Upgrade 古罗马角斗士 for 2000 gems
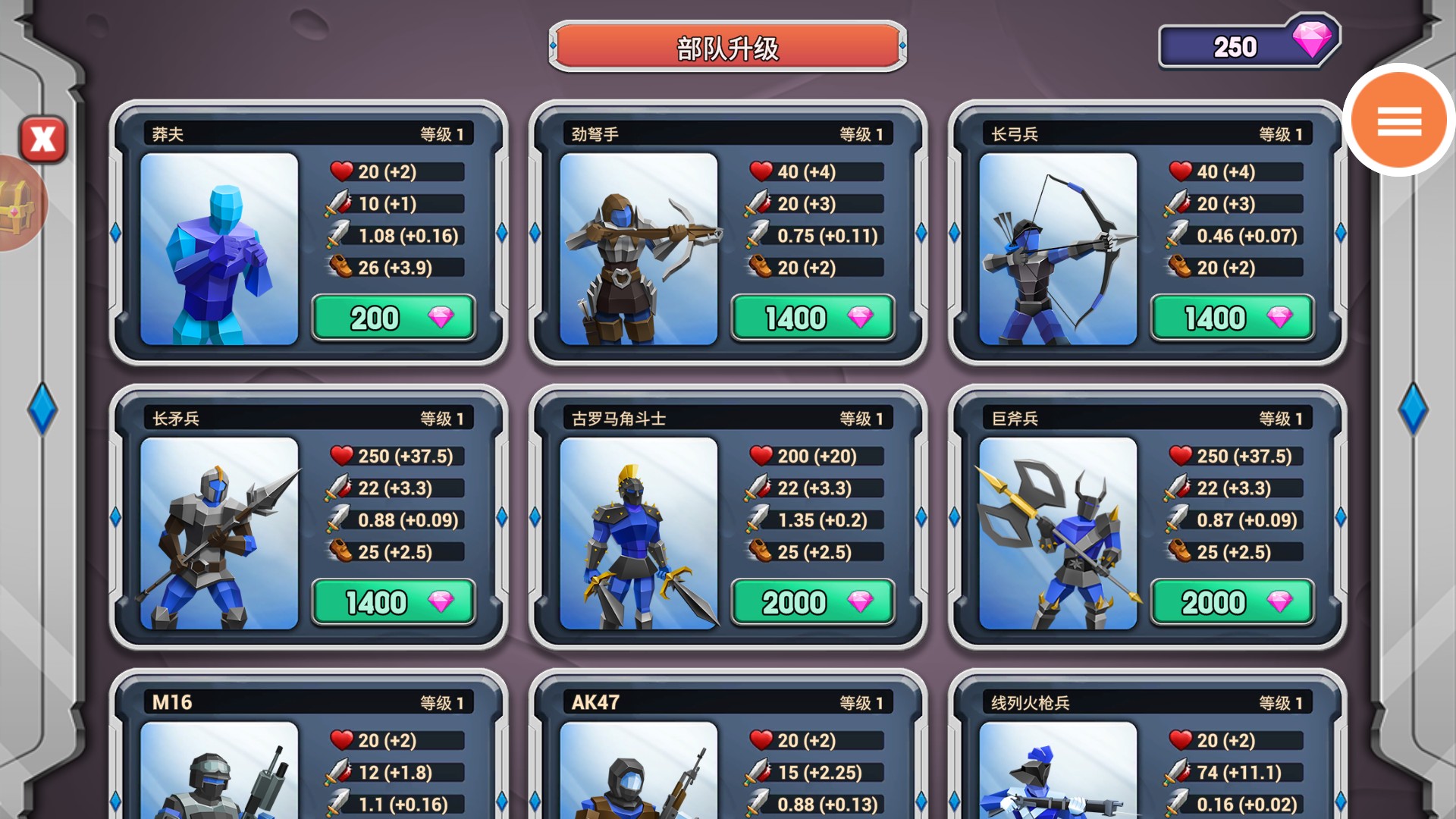Screen dimensions: 1456x819 812,601
